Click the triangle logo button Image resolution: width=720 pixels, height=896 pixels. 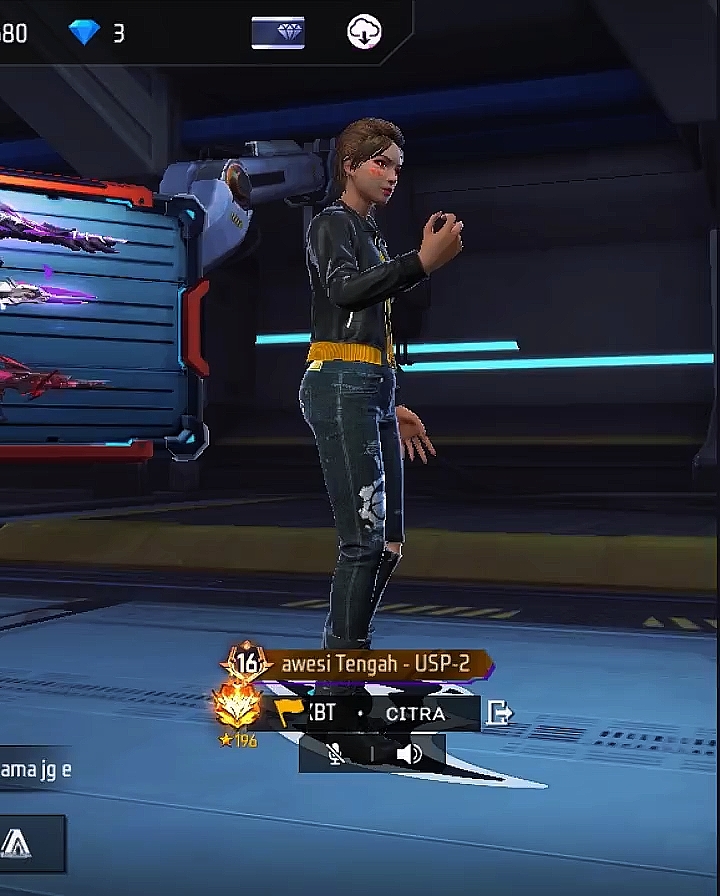(x=17, y=844)
